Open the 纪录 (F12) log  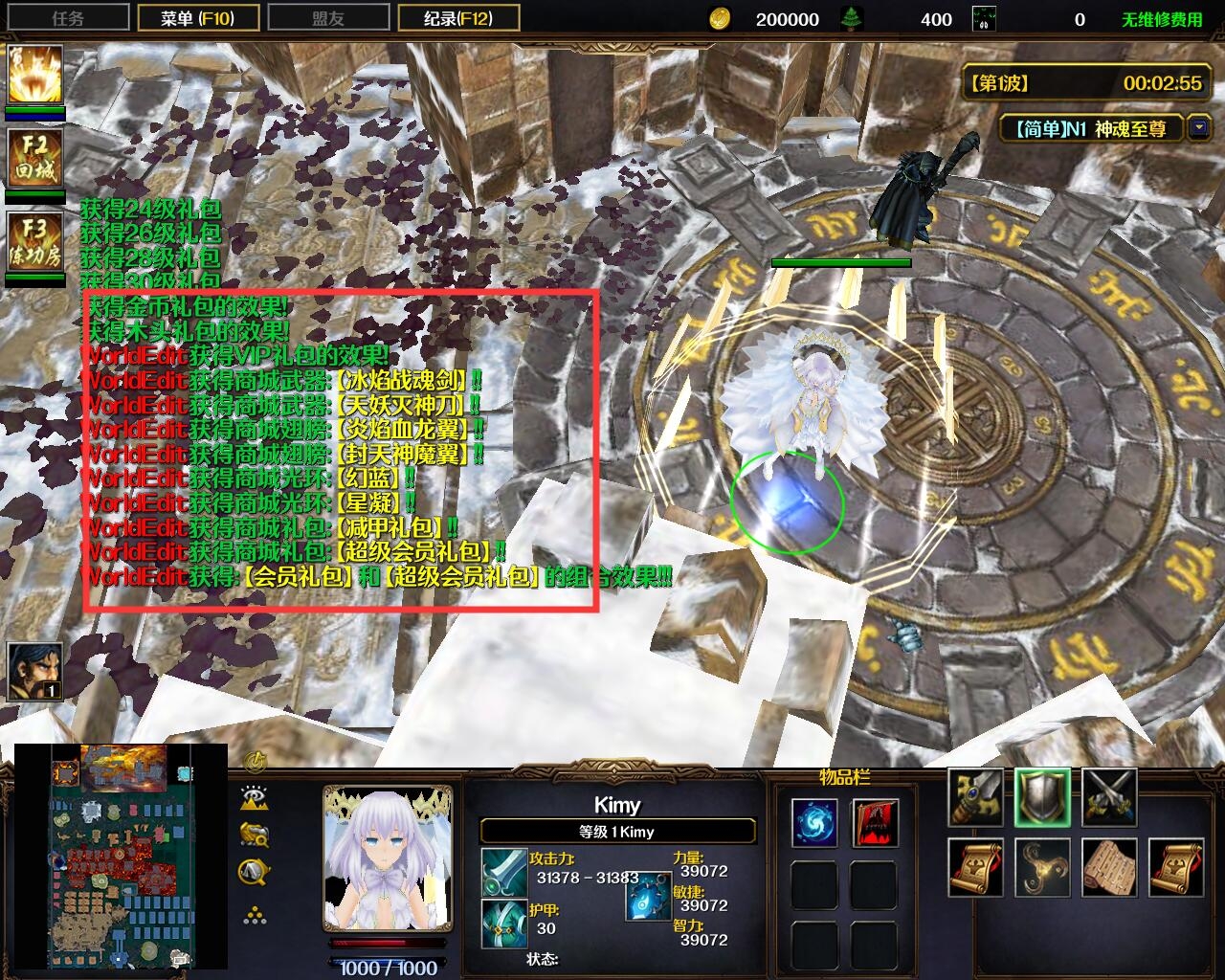(457, 18)
